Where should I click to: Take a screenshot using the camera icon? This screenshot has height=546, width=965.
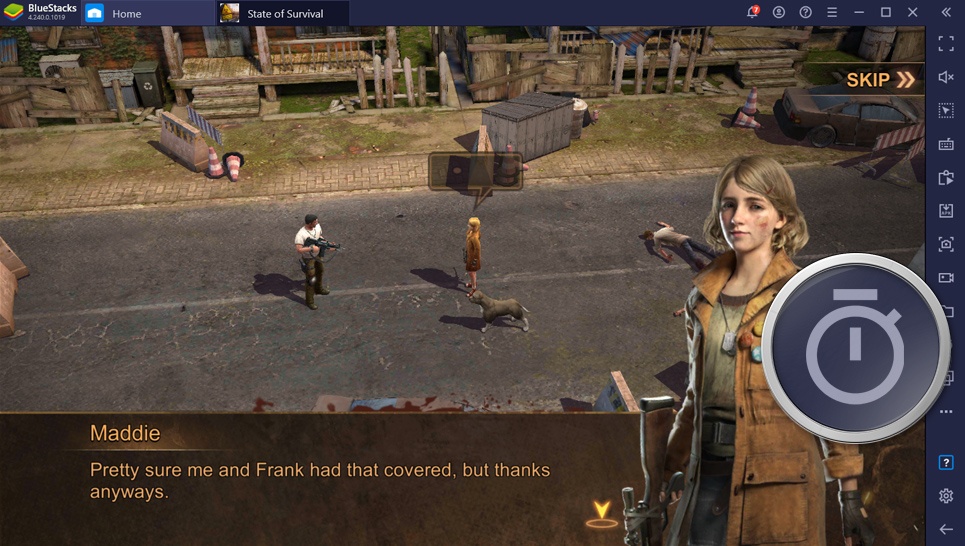(x=945, y=244)
